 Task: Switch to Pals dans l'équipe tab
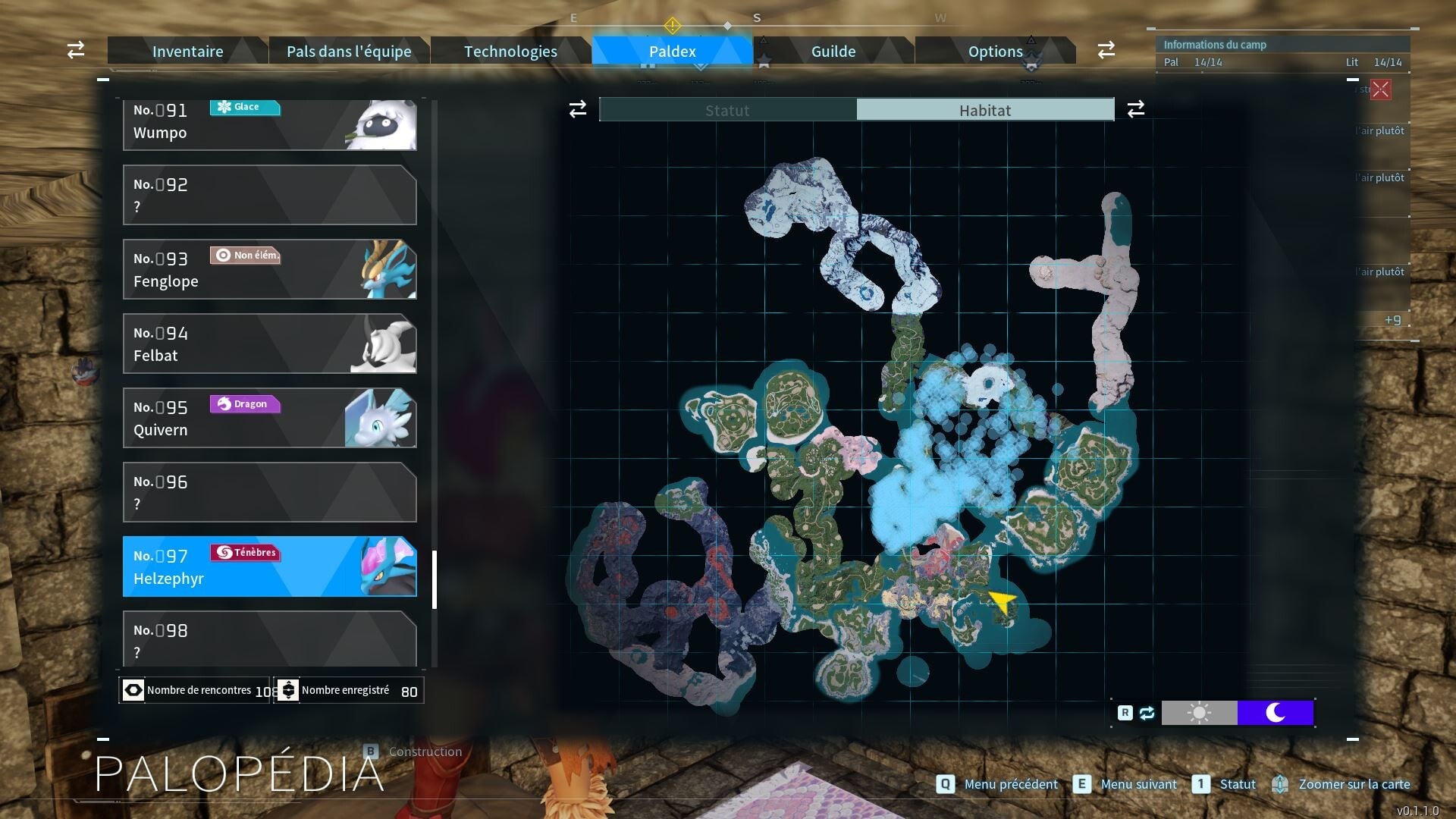pos(349,52)
